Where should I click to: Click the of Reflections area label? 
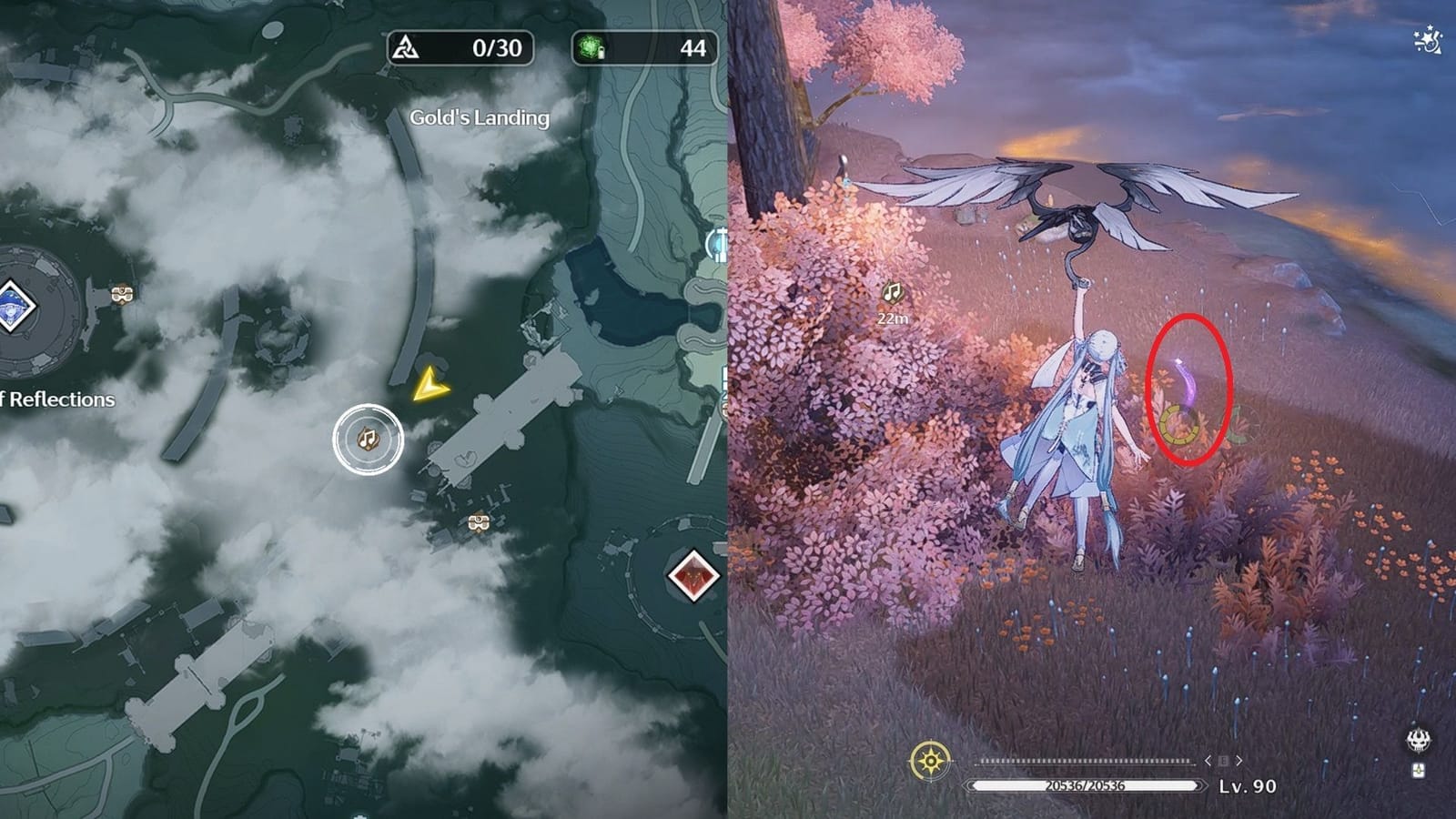pyautogui.click(x=57, y=399)
